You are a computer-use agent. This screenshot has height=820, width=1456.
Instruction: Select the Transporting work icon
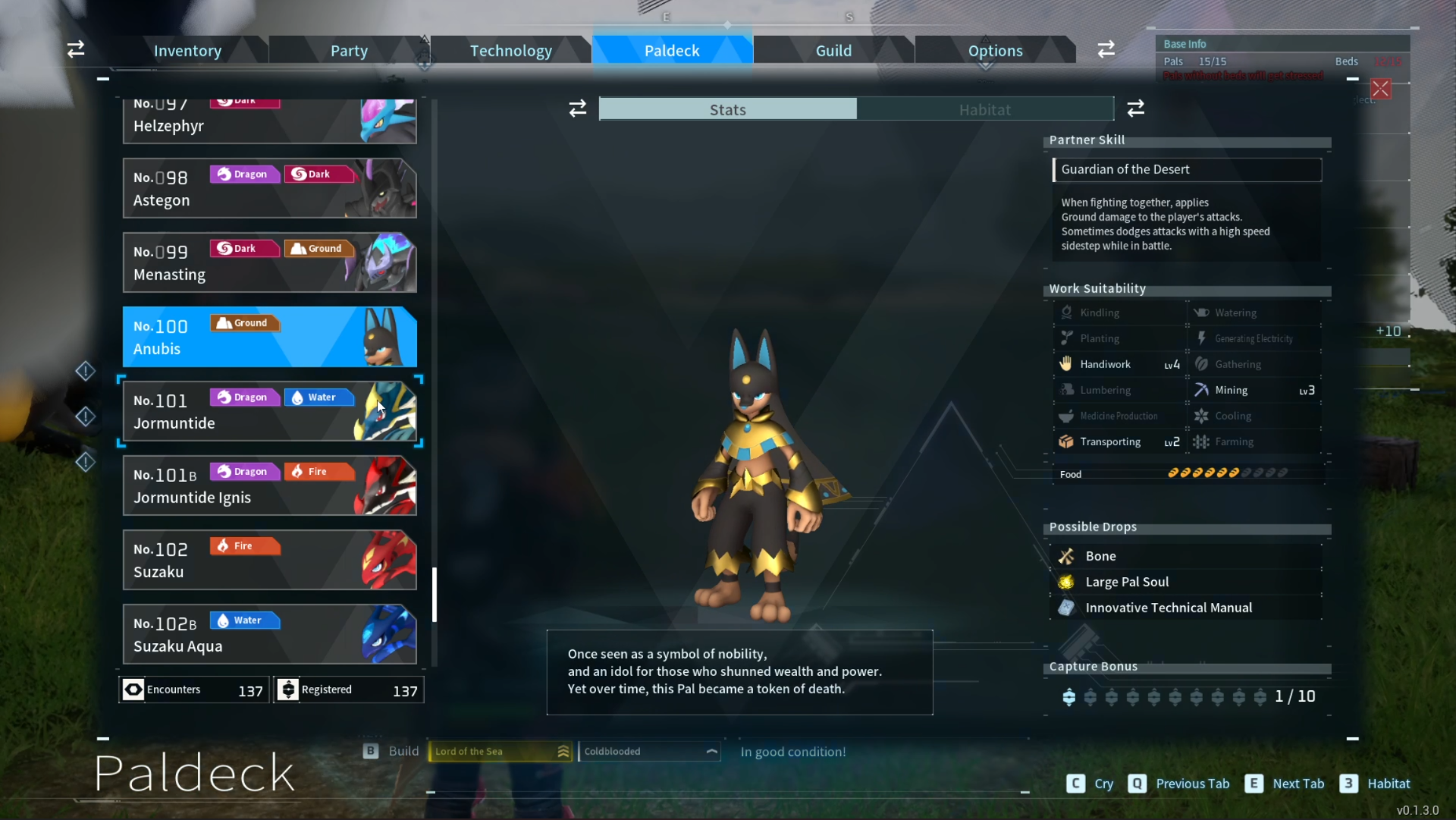pyautogui.click(x=1067, y=441)
